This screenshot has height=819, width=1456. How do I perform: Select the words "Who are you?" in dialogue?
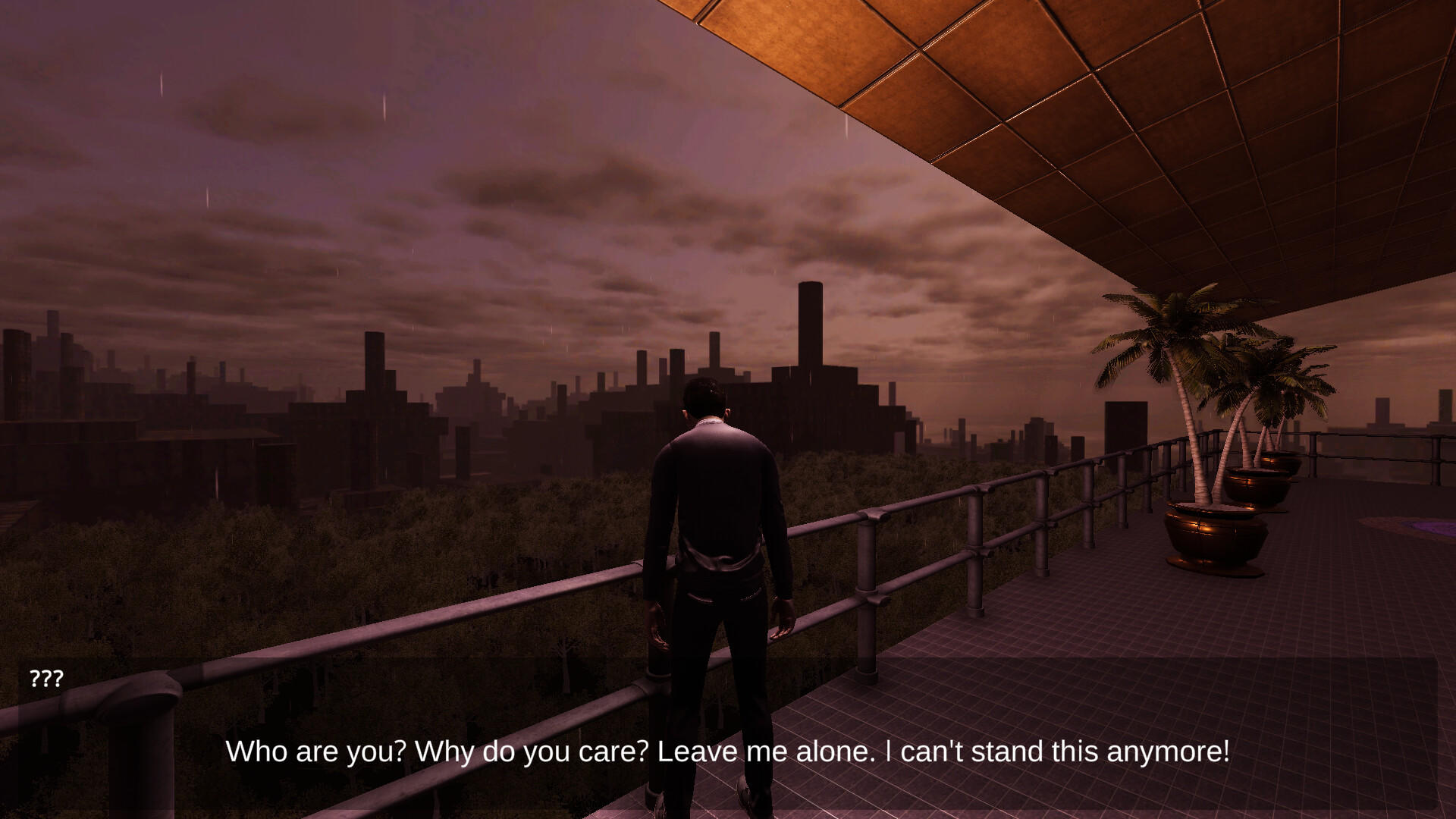coord(317,752)
